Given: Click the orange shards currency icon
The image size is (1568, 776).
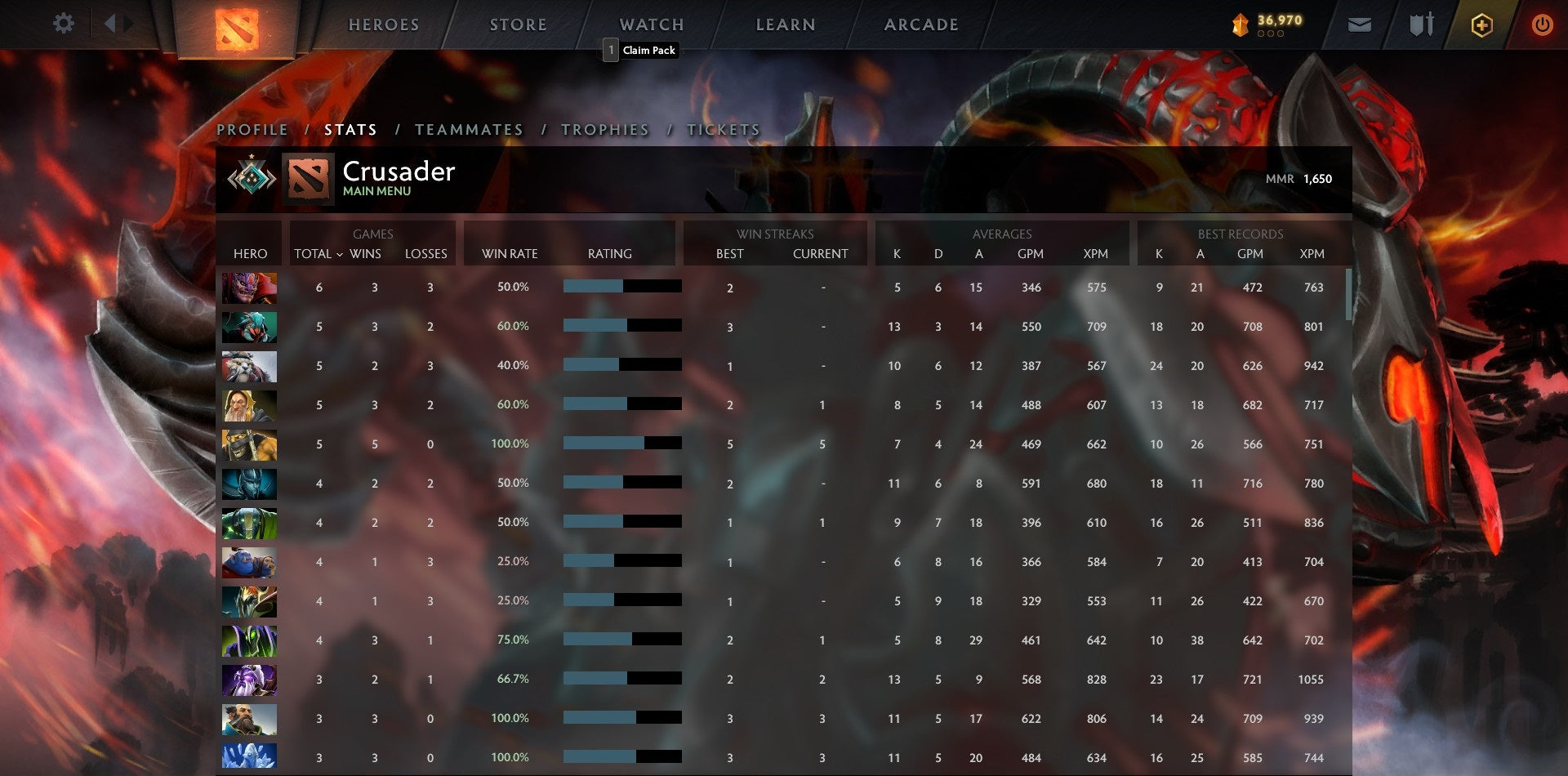Looking at the screenshot, I should (x=1238, y=24).
